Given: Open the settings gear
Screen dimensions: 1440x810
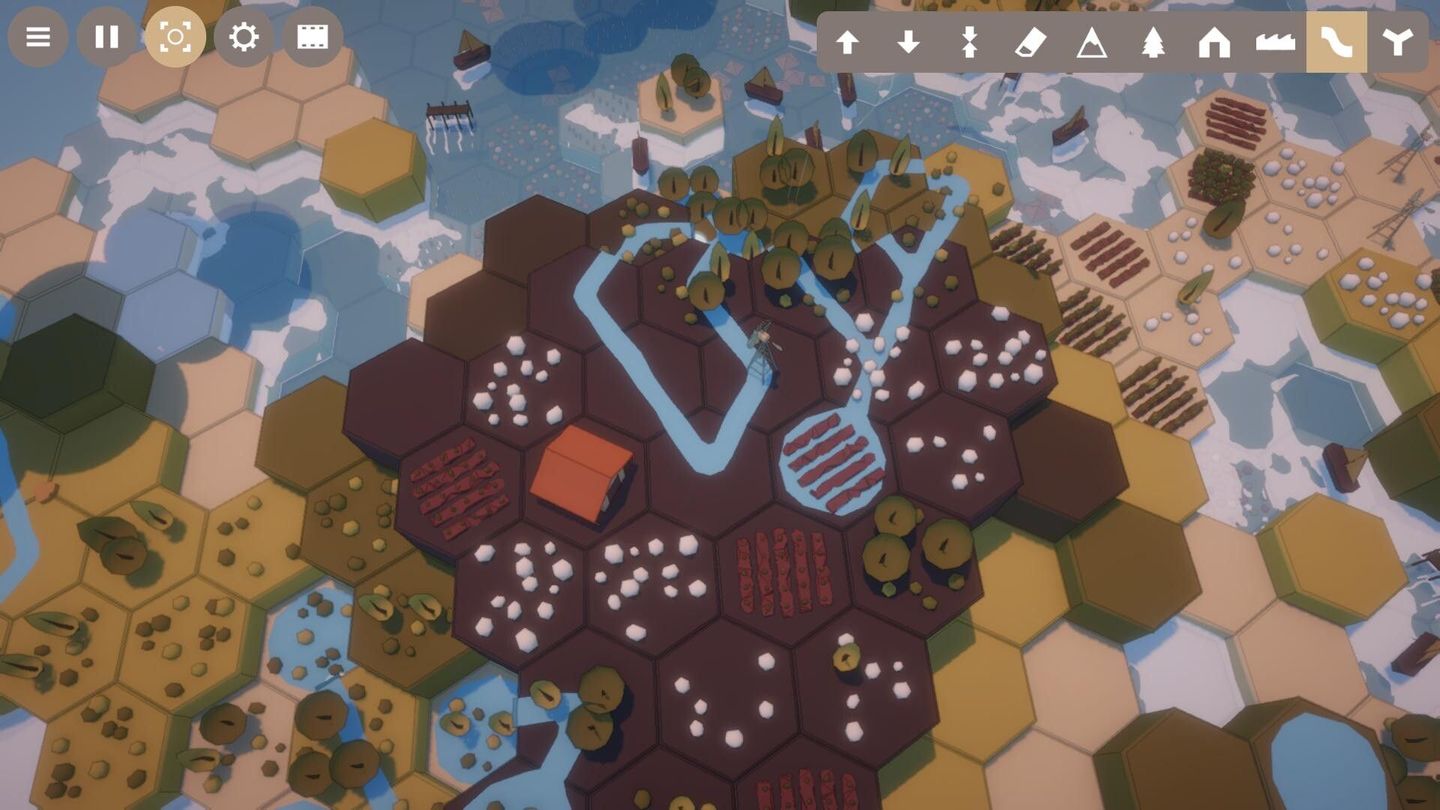Looking at the screenshot, I should pyautogui.click(x=243, y=37).
